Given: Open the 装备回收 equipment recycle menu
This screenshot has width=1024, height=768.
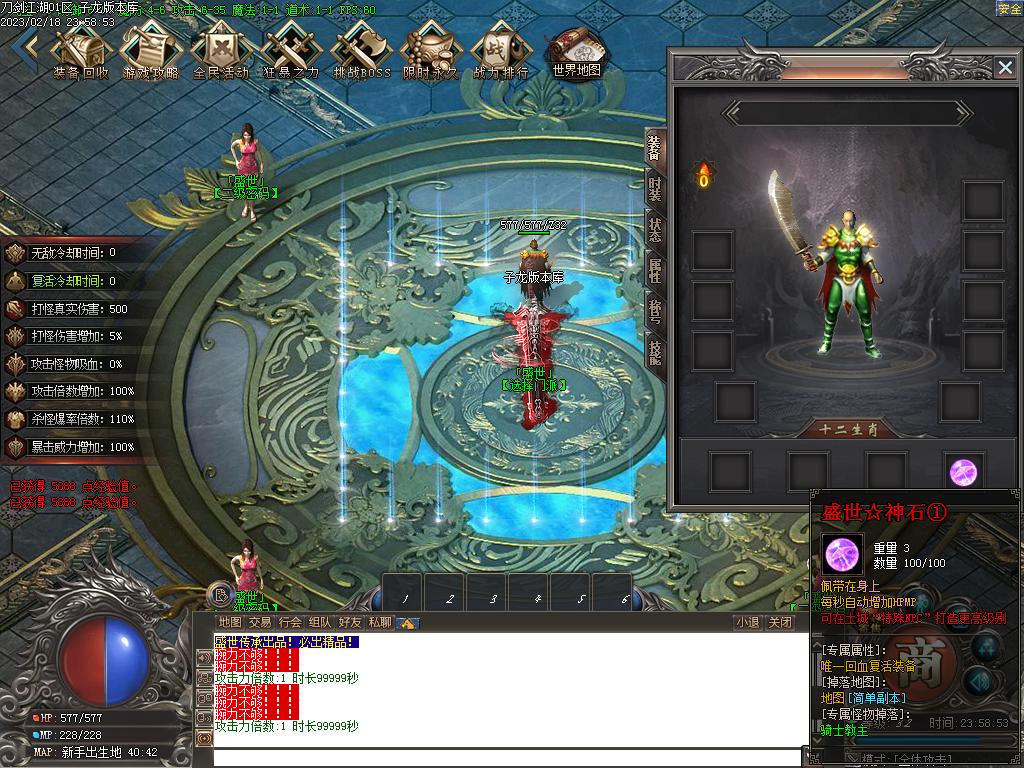Looking at the screenshot, I should [x=81, y=49].
